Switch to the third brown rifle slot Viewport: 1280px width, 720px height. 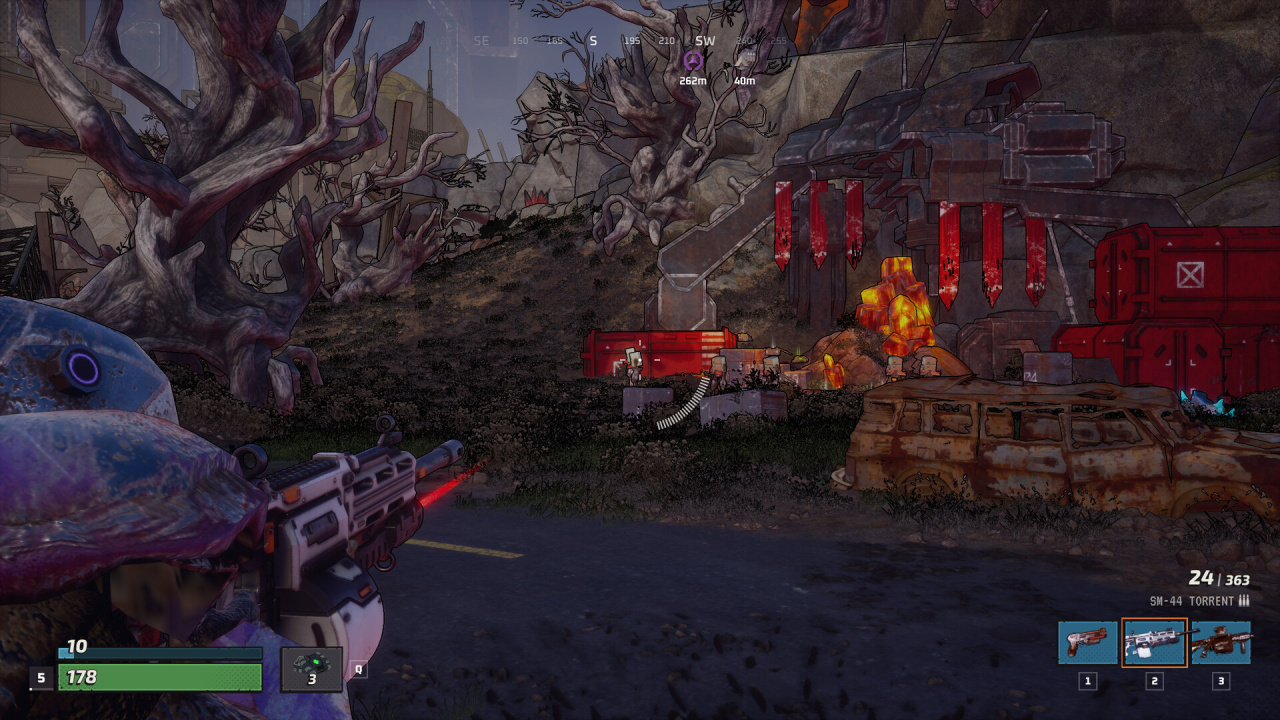[1221, 642]
